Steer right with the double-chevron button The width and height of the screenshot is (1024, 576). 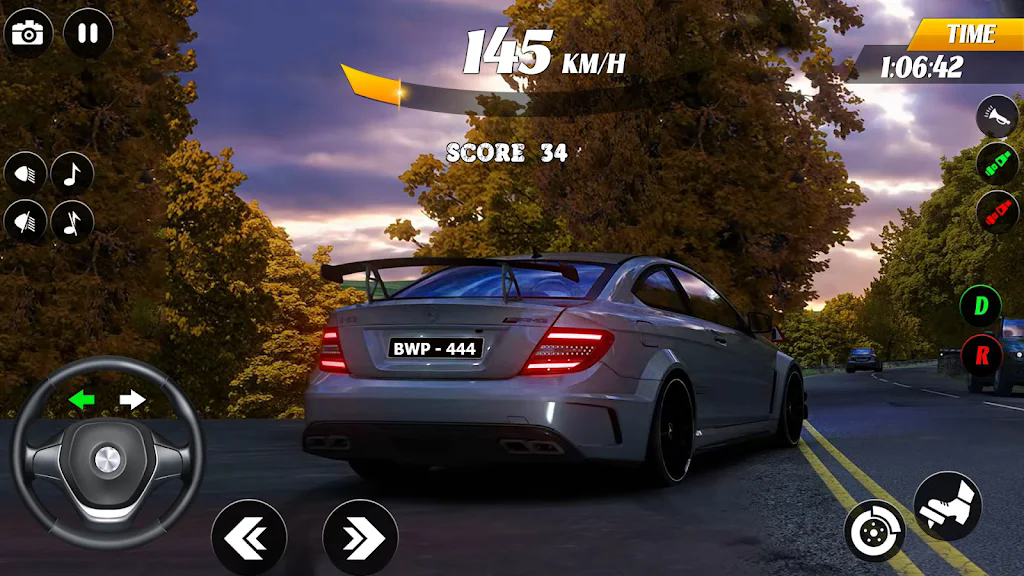point(360,538)
